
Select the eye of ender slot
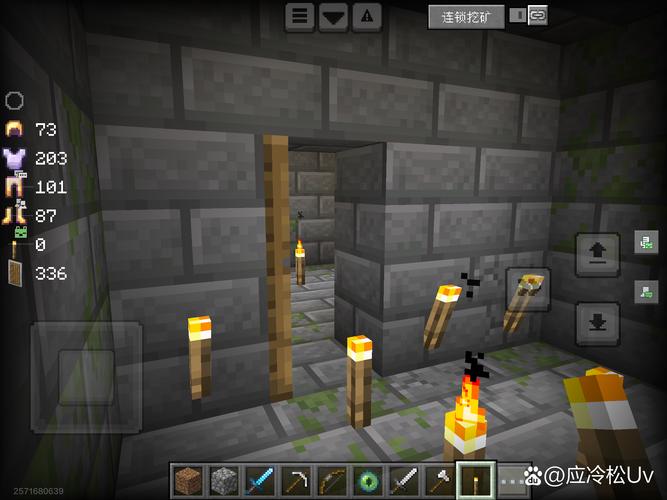(x=368, y=481)
